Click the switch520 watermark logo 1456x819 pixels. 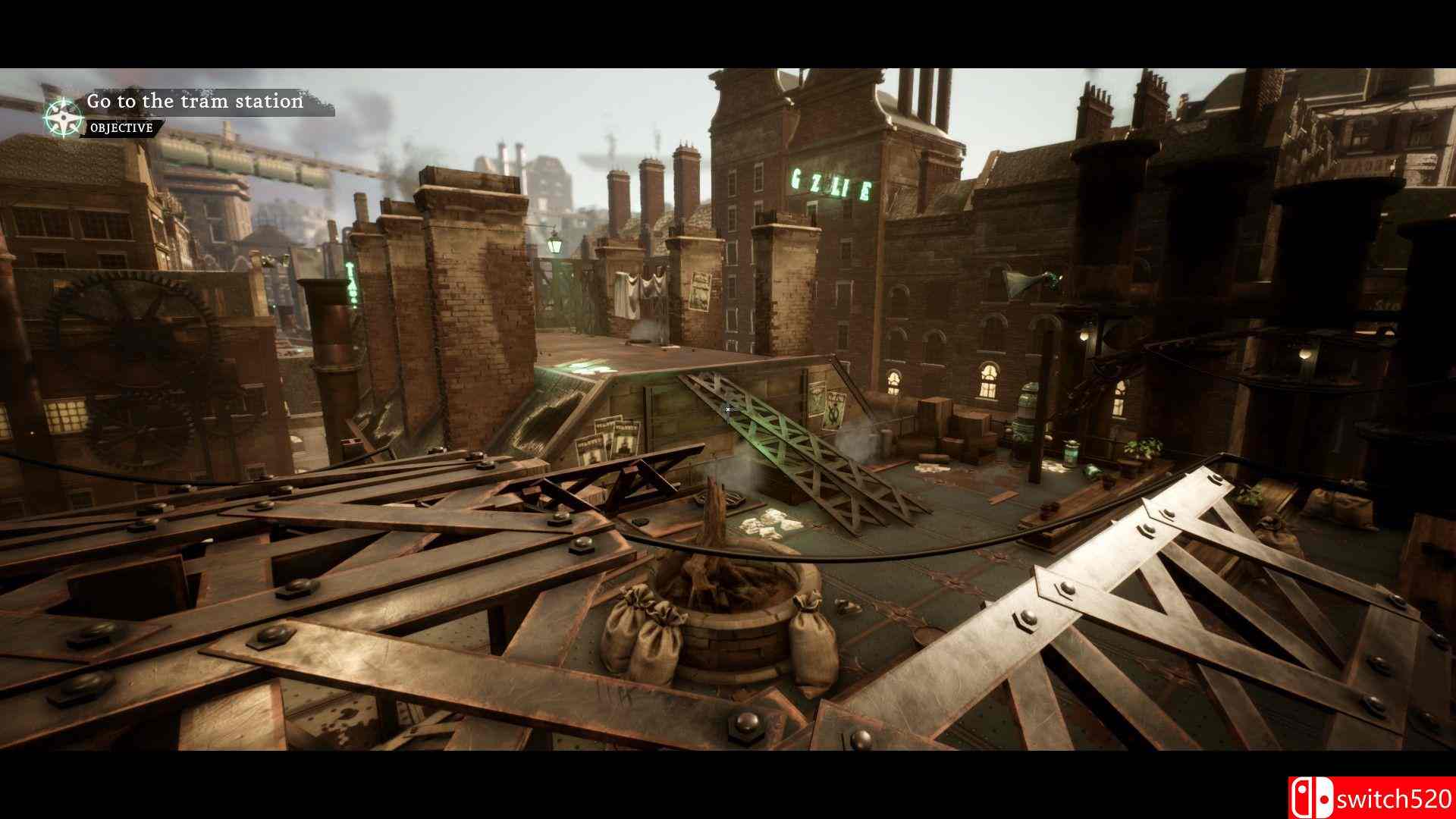click(x=1371, y=798)
